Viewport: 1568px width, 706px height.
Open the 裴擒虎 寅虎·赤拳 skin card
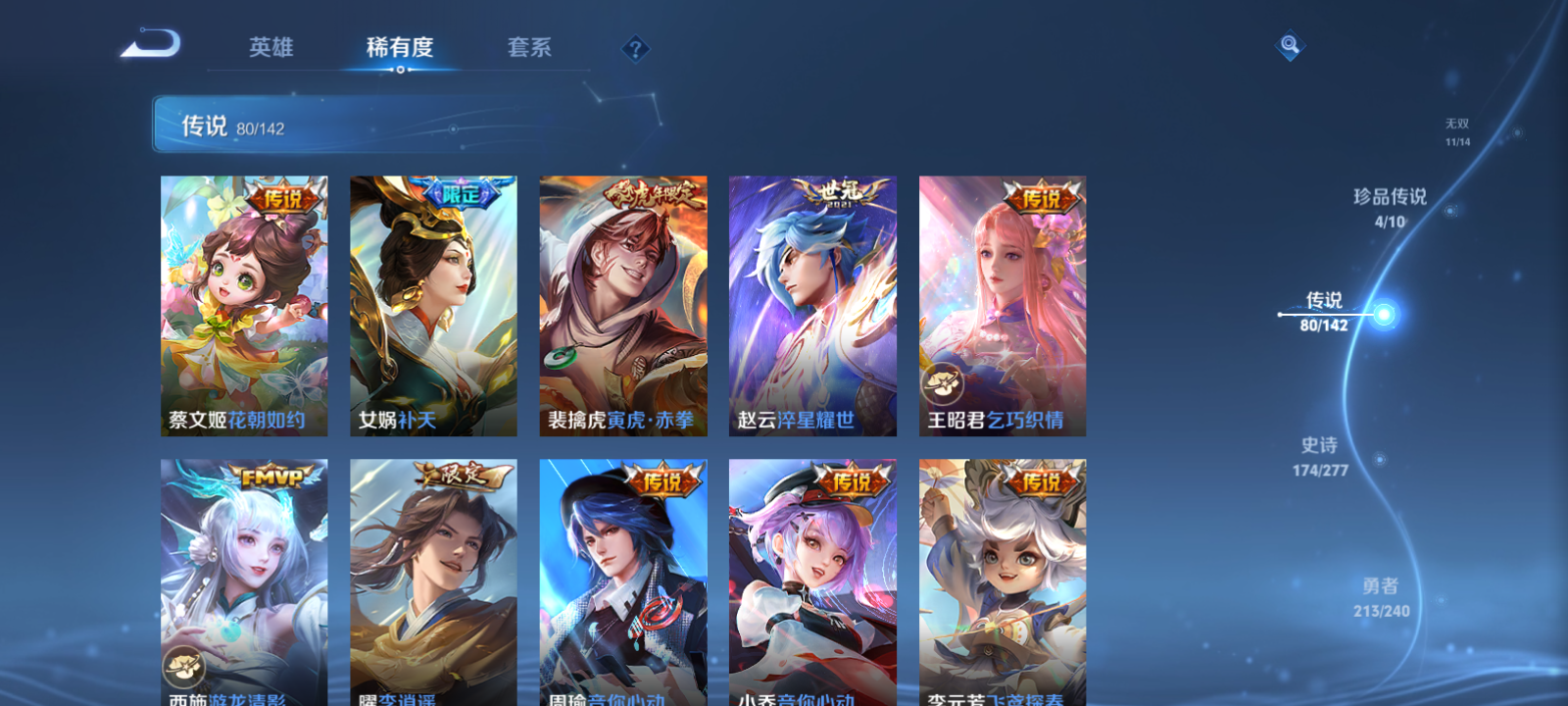(x=623, y=304)
